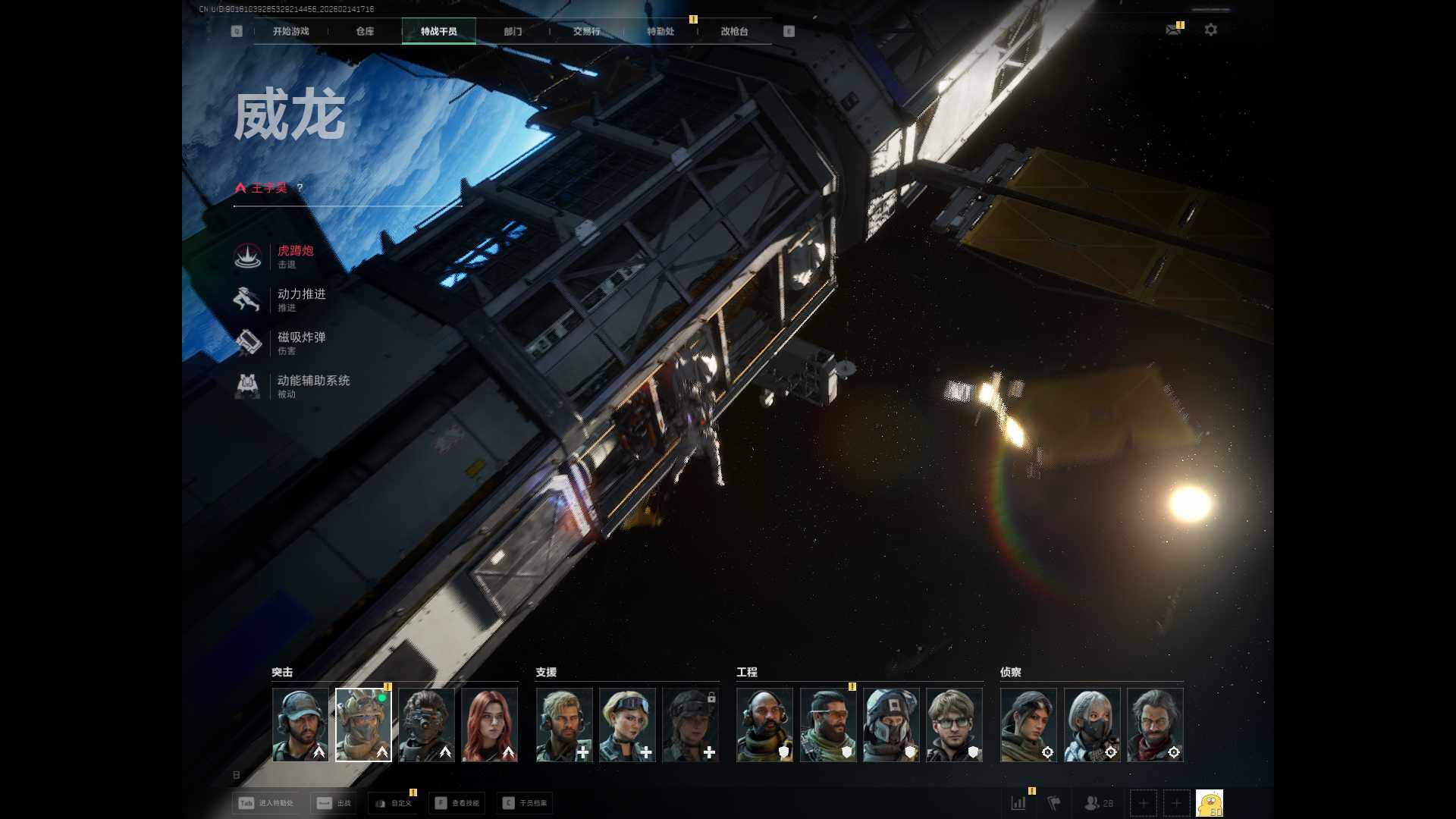The width and height of the screenshot is (1456, 819).
Task: Switch to the 仓库 tab
Action: coord(365,31)
